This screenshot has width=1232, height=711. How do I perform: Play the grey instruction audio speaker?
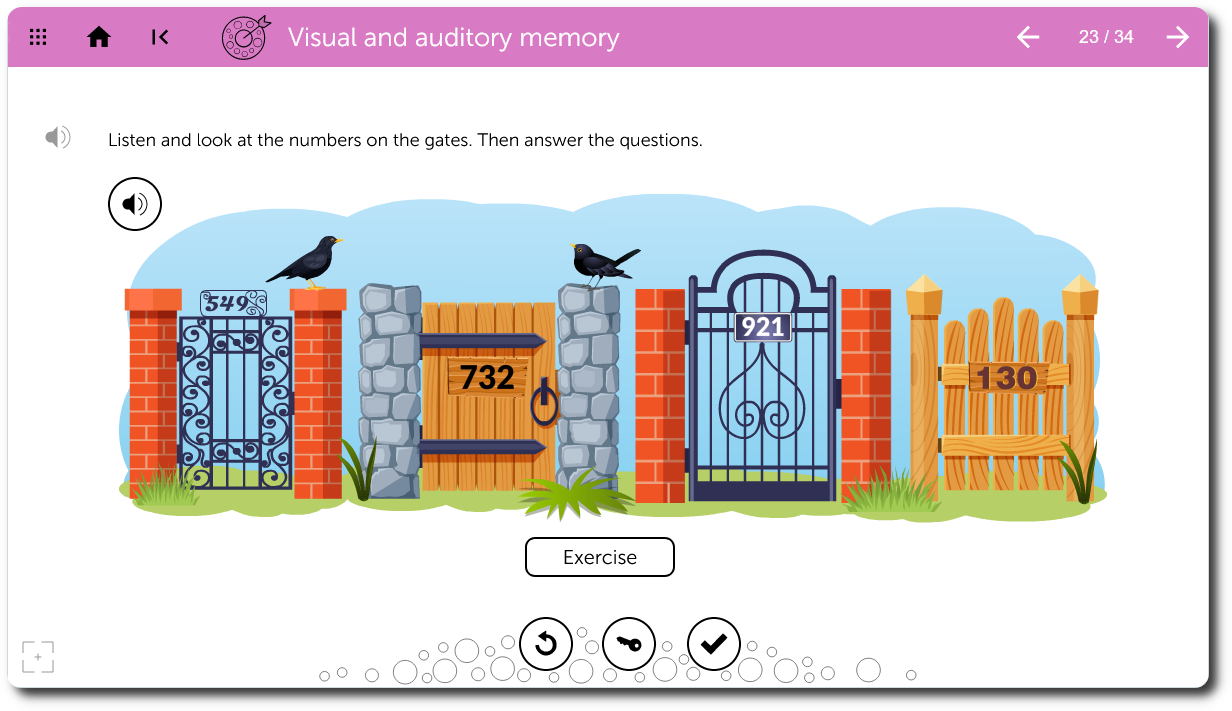point(58,138)
